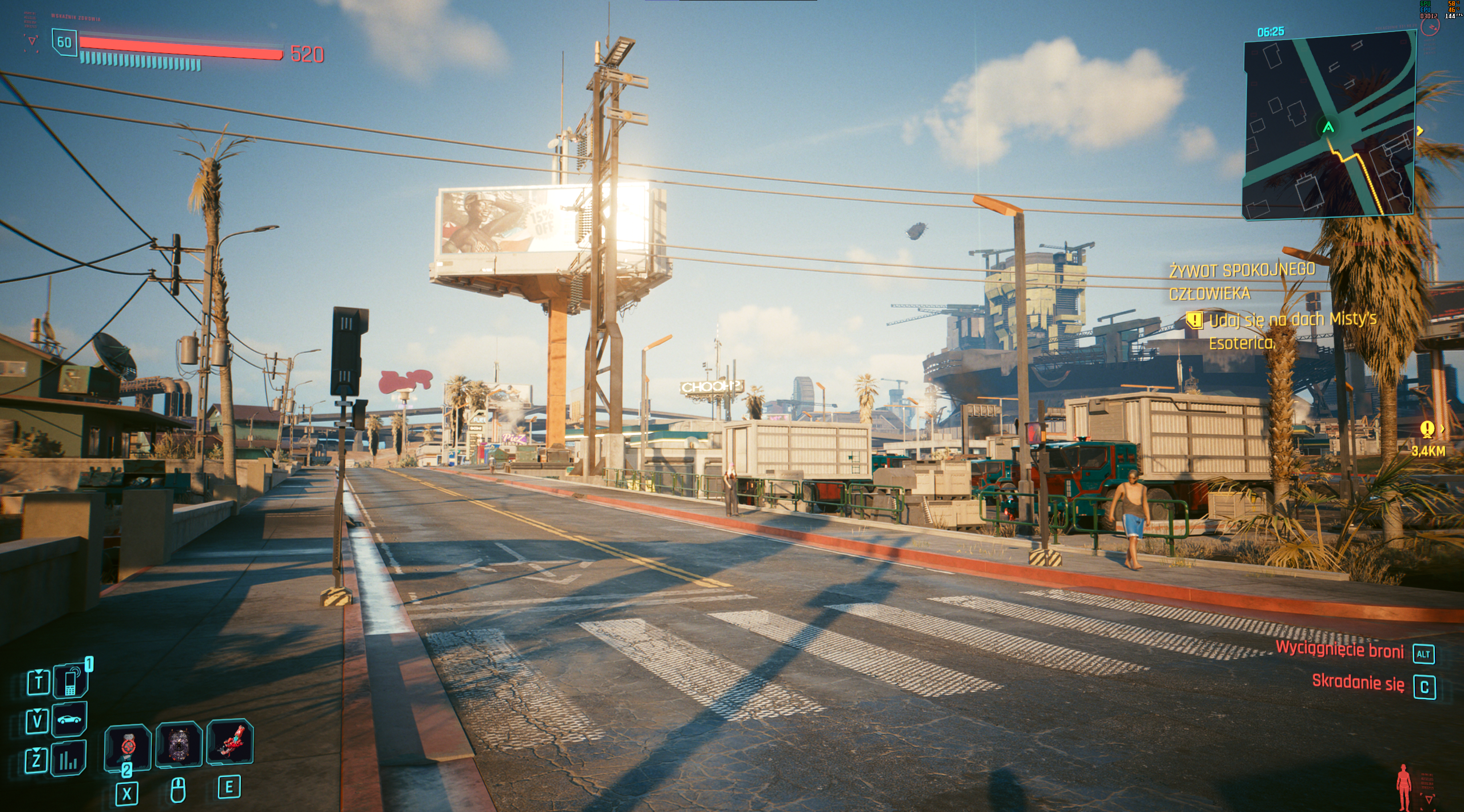Click the level 60 badge
The width and height of the screenshot is (1464, 812).
64,42
